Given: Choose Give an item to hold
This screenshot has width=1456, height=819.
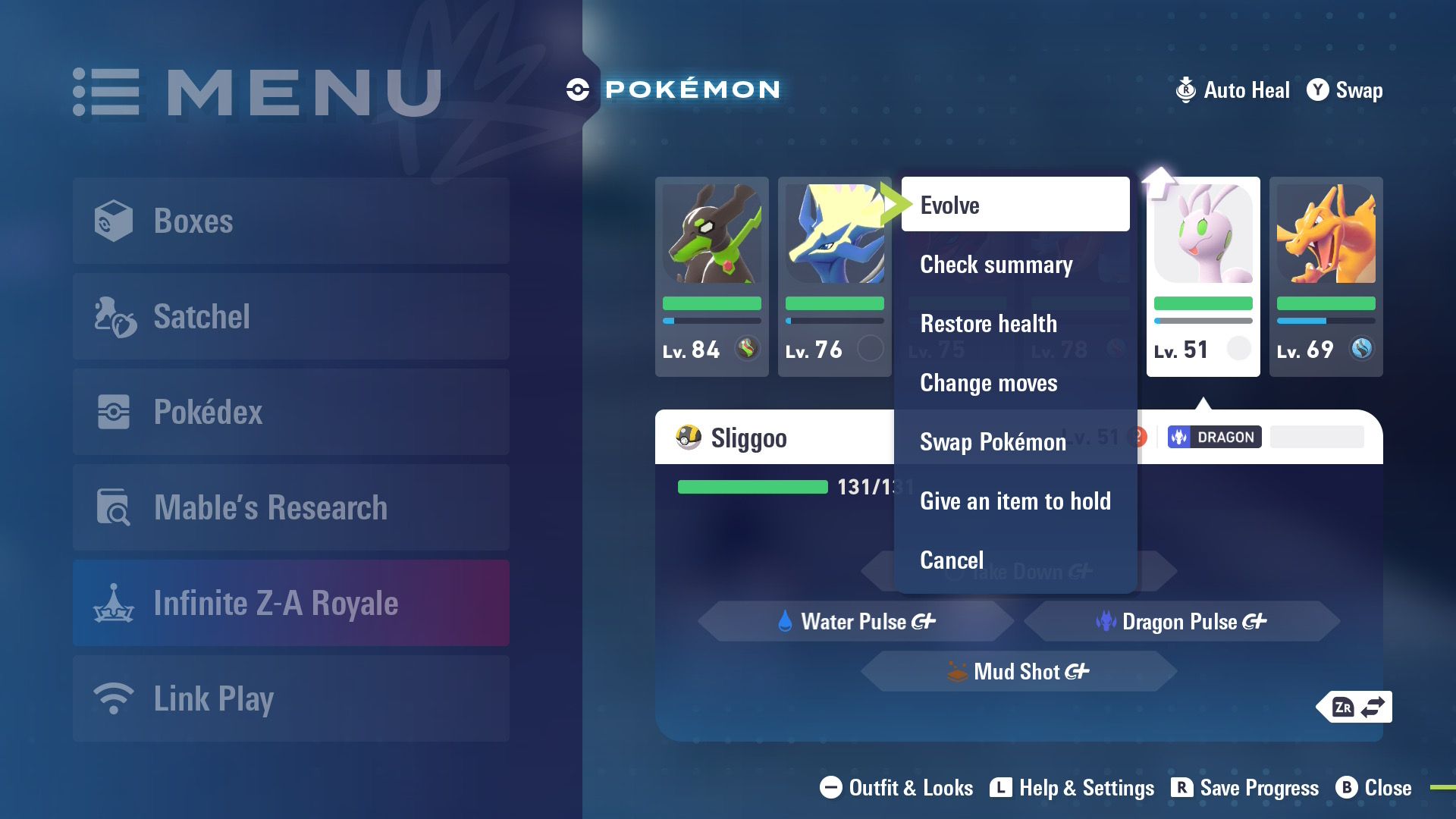Looking at the screenshot, I should tap(1015, 501).
